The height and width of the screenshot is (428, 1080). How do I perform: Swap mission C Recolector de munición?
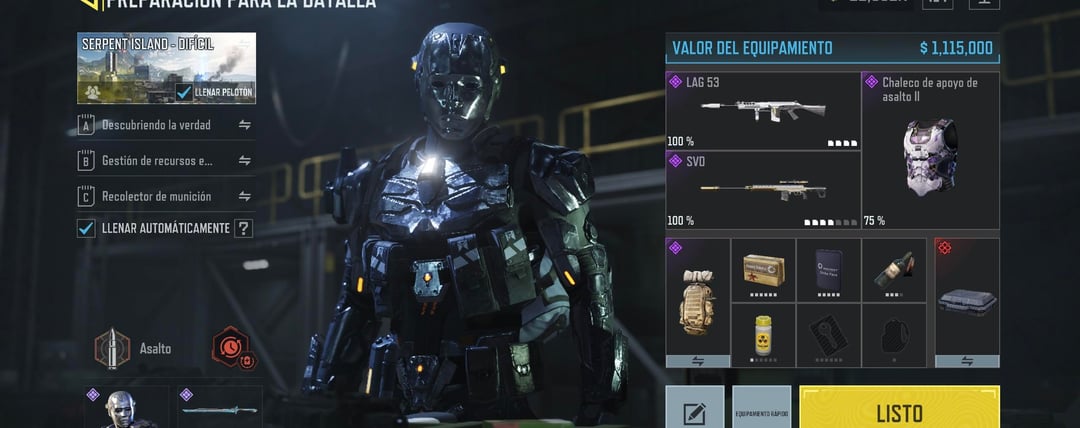click(244, 196)
